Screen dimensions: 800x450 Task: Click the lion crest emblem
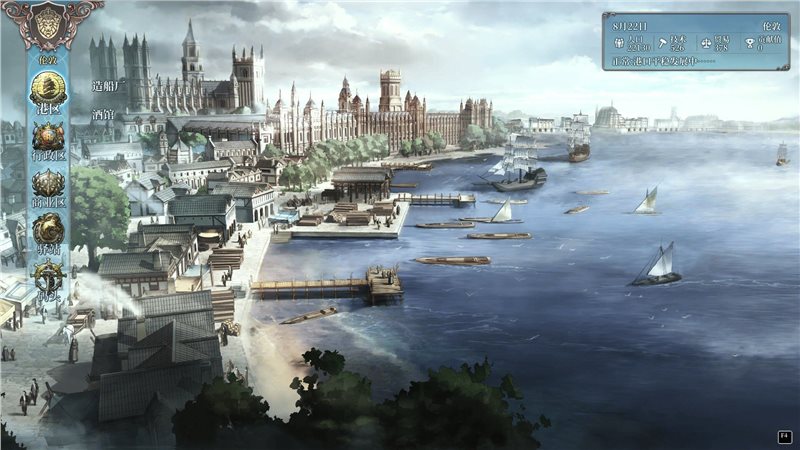pos(47,24)
